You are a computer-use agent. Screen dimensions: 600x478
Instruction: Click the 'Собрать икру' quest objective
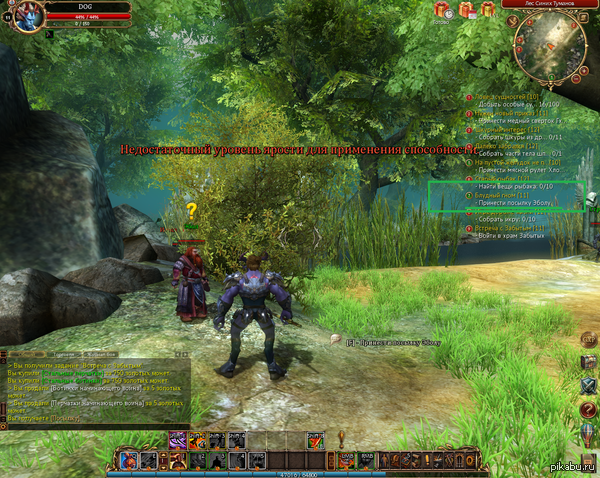coord(505,218)
